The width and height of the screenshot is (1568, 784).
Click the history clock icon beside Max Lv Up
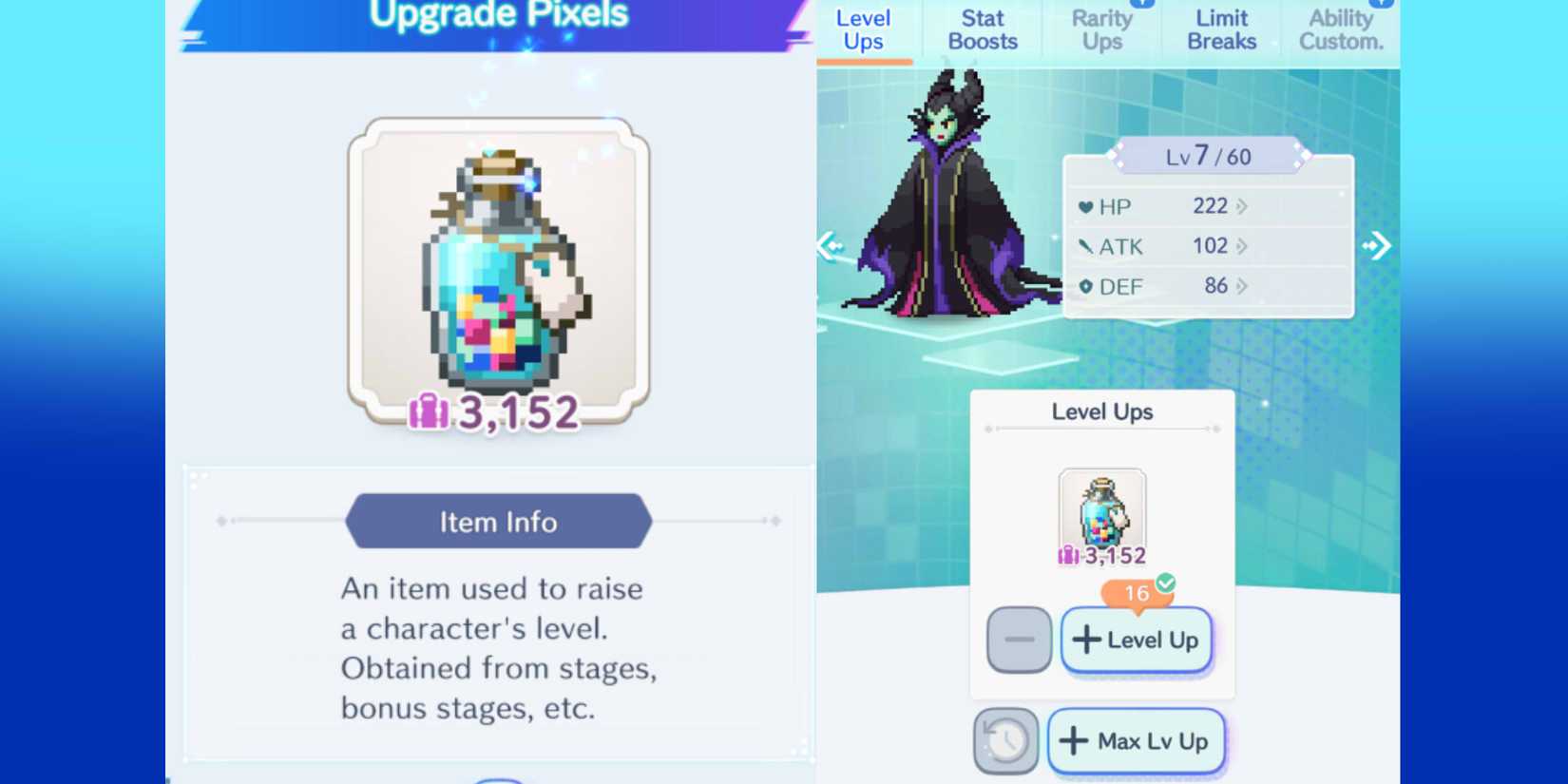point(1006,740)
